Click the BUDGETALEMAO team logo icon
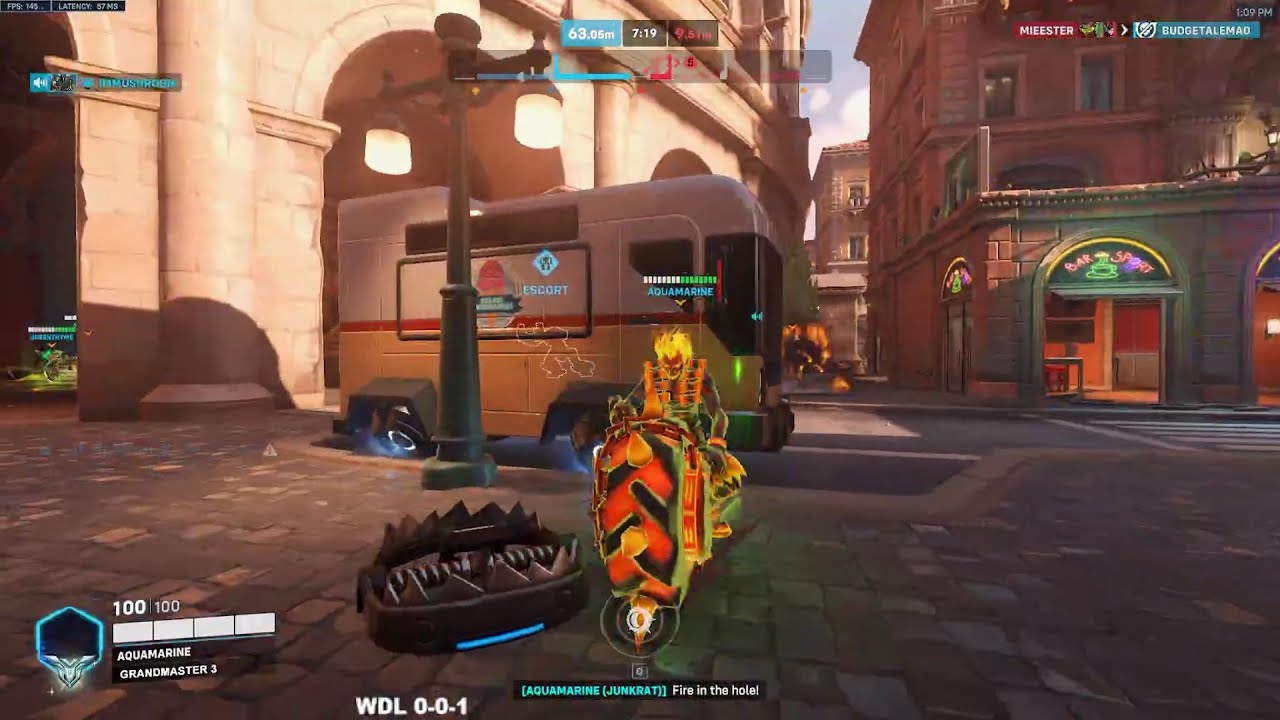The height and width of the screenshot is (720, 1280). point(1145,30)
